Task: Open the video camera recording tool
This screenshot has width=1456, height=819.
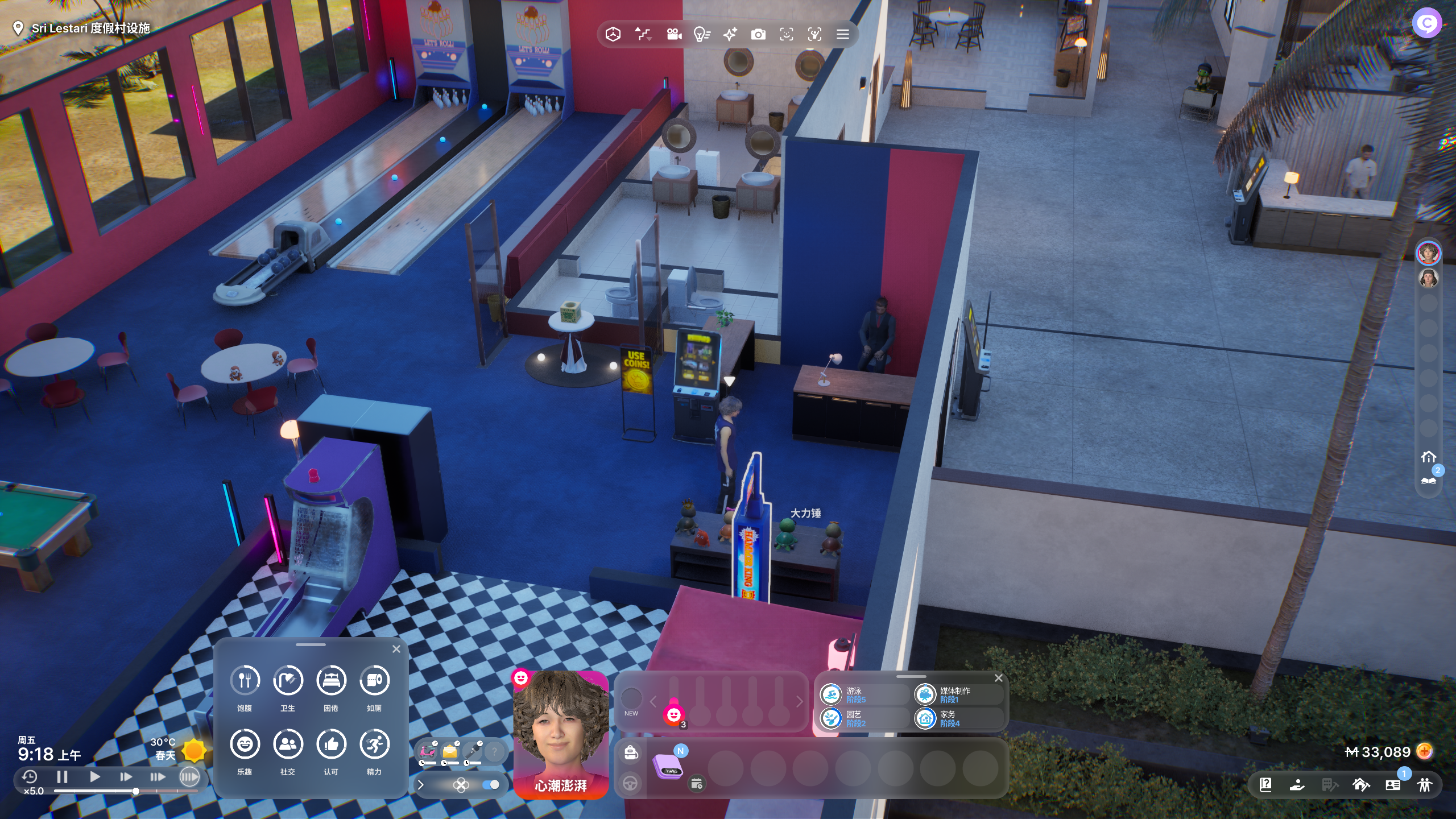Action: (x=674, y=35)
